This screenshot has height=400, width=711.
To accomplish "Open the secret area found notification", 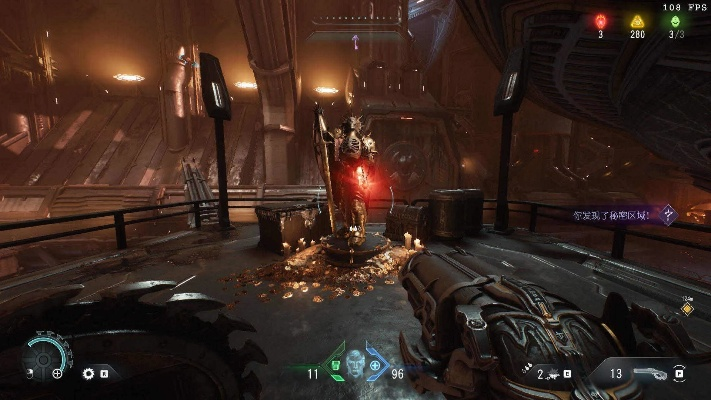I will tap(612, 214).
